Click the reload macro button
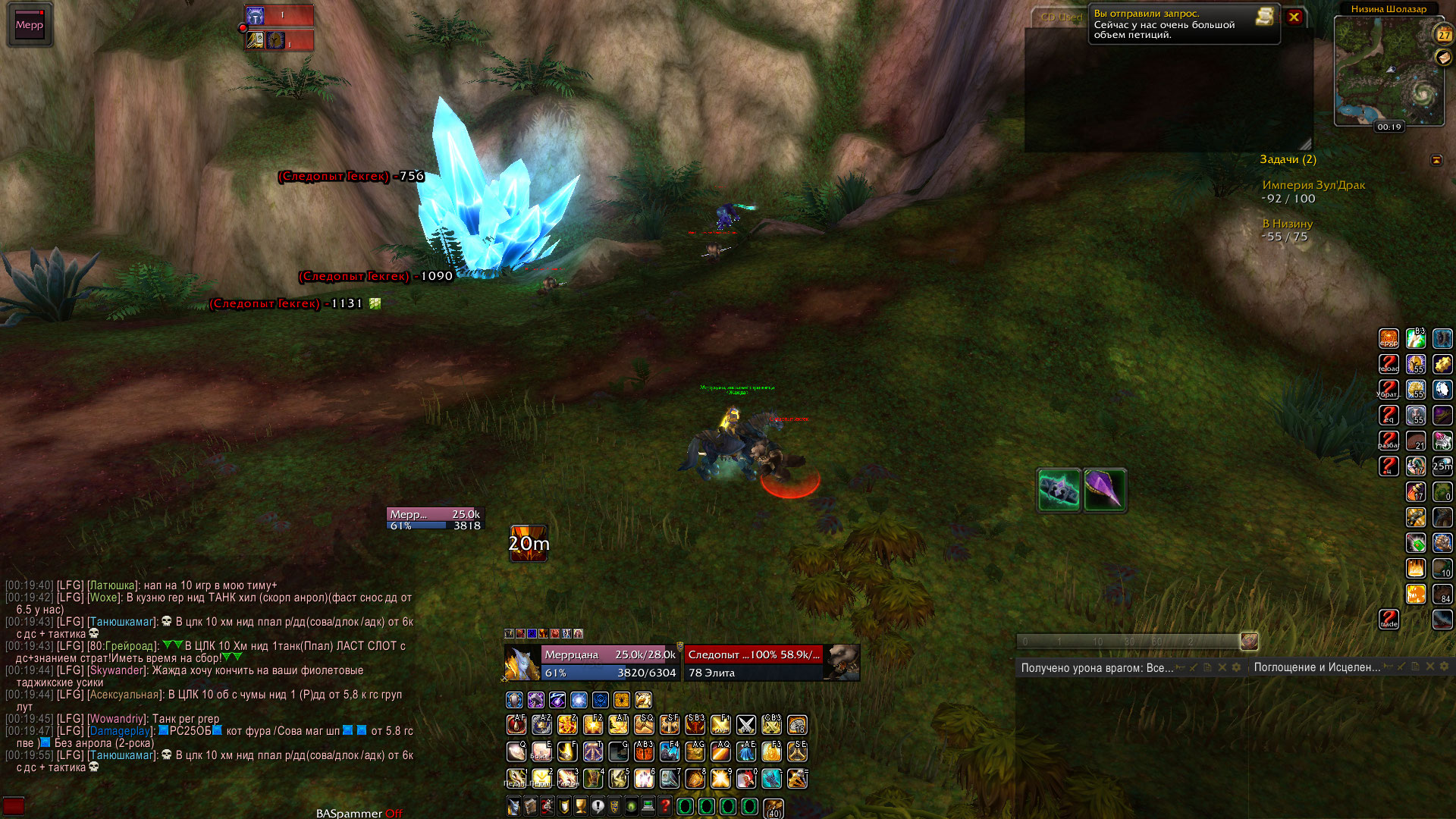Screen dimensions: 1456x819 1389,364
